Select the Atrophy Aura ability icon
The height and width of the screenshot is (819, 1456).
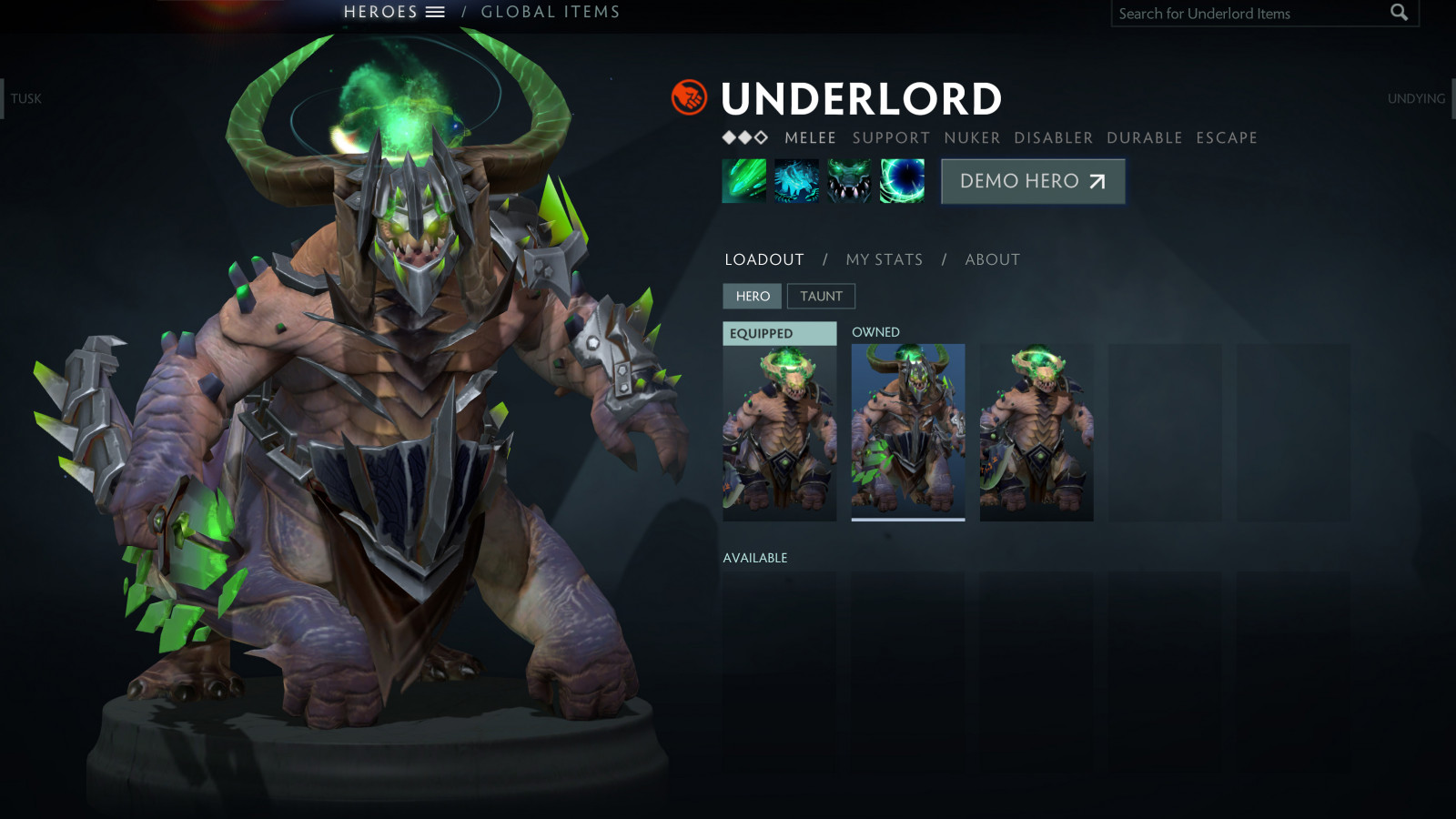pyautogui.click(x=849, y=181)
